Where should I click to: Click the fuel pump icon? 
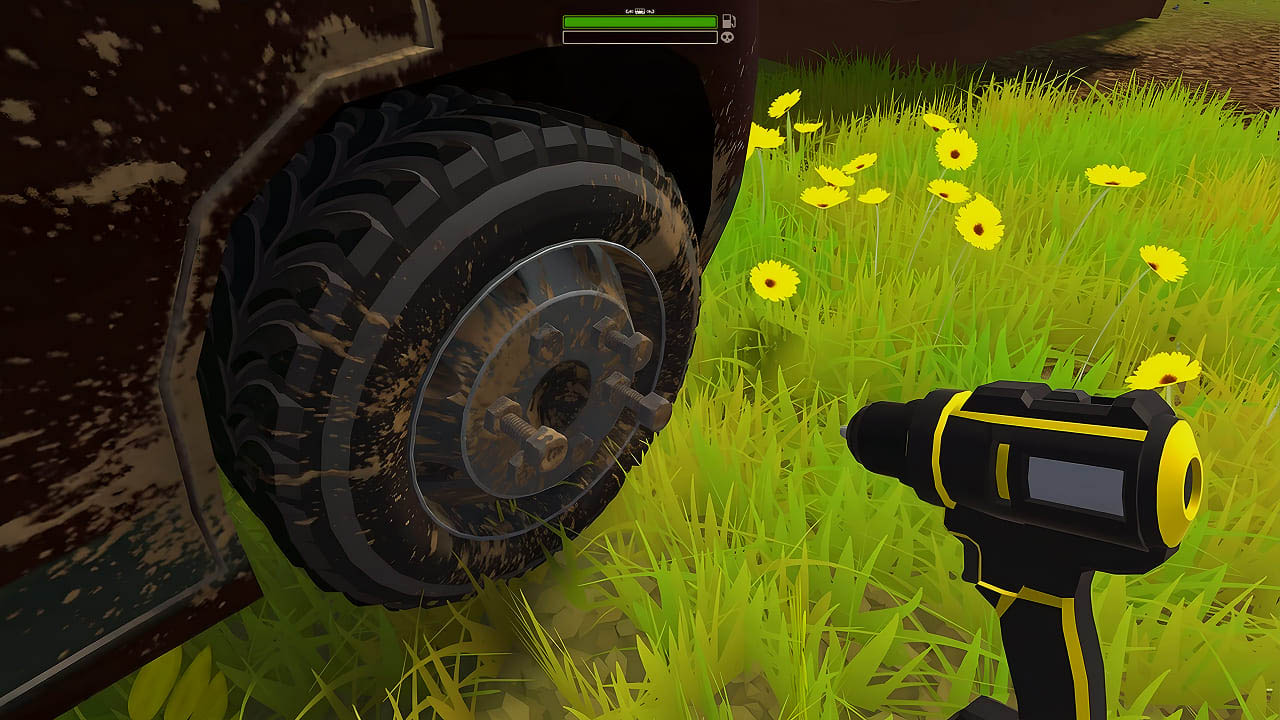click(728, 21)
